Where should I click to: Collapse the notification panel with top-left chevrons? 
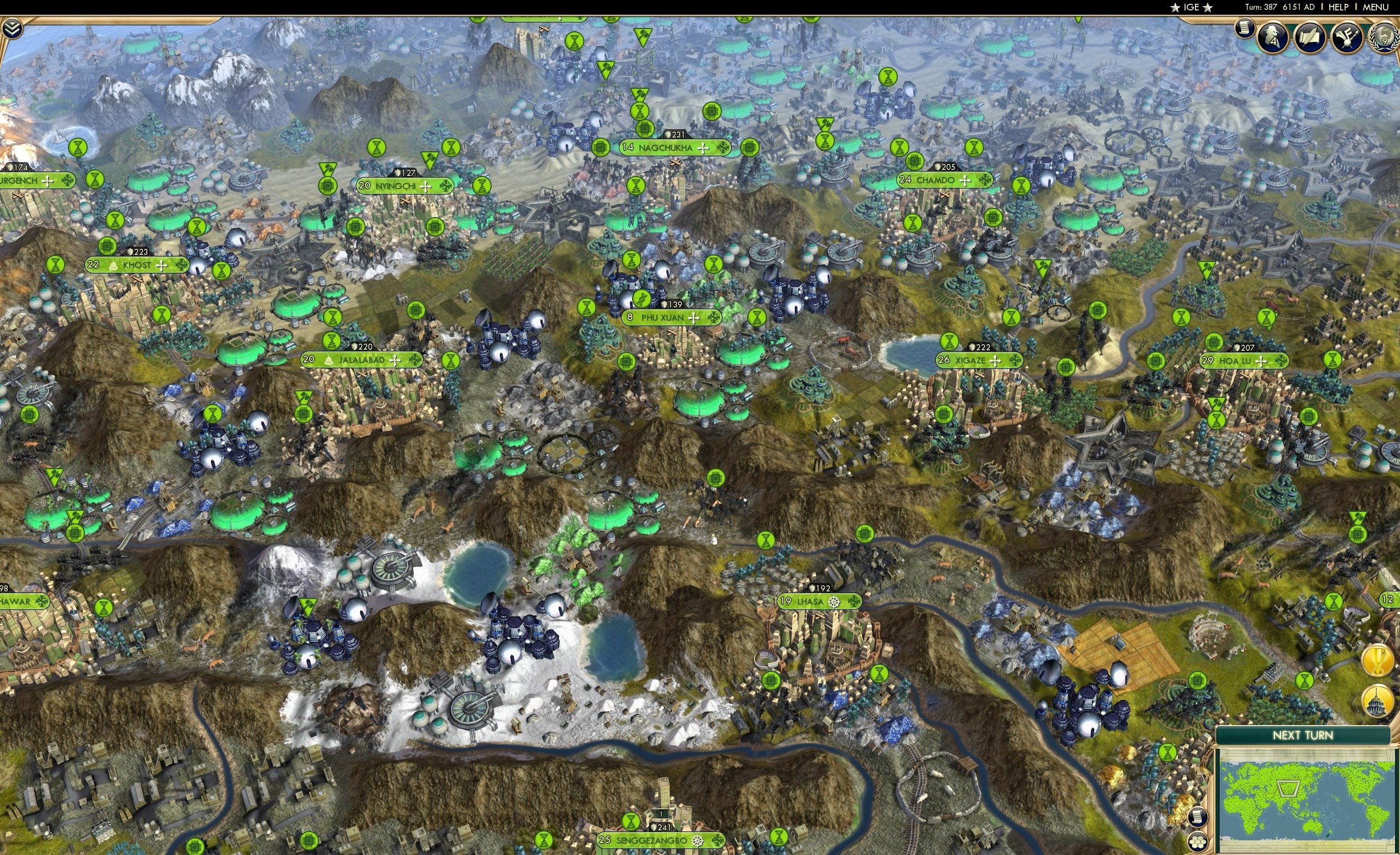(x=12, y=28)
